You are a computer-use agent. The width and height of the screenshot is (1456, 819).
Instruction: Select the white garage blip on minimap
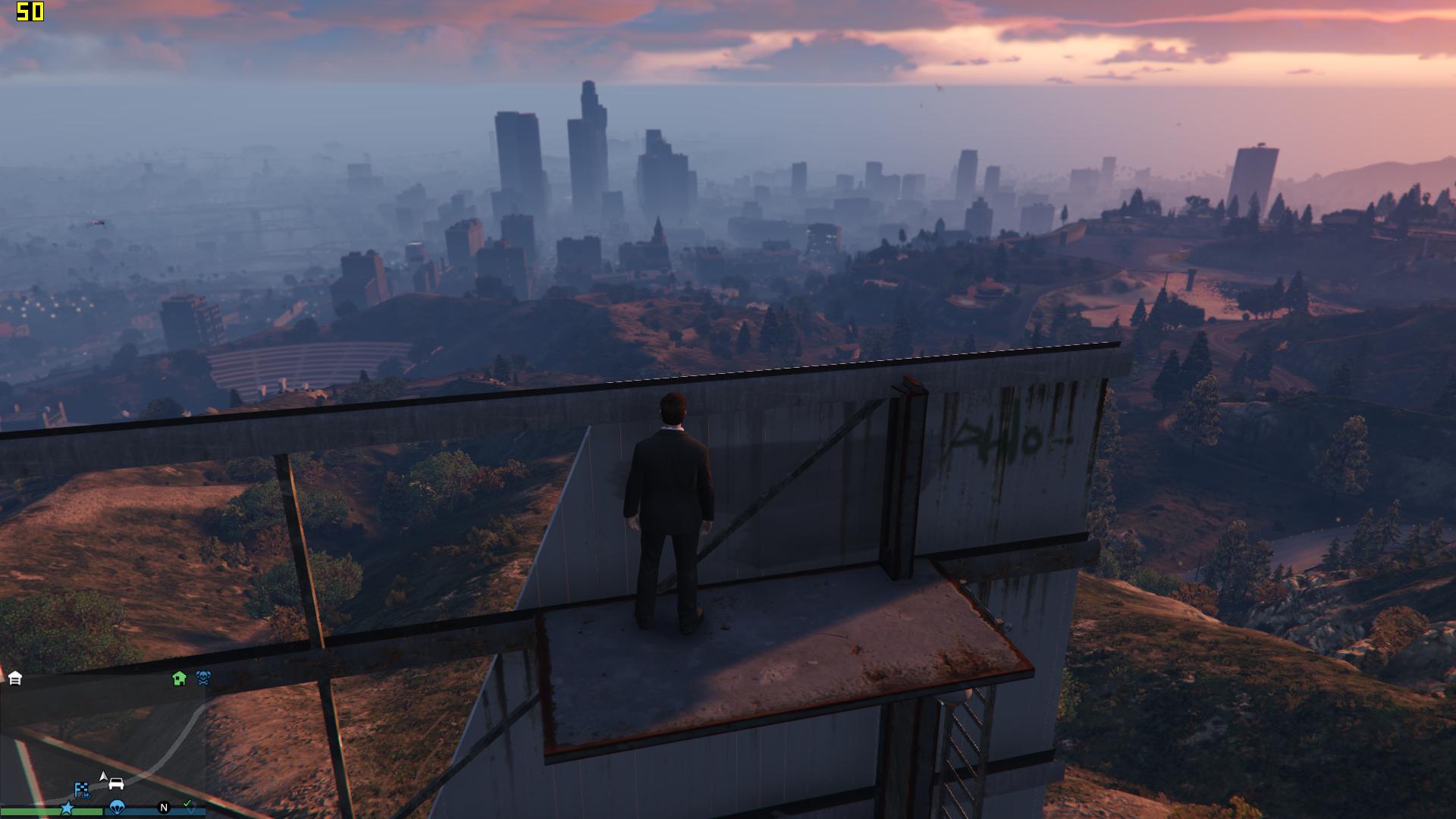pos(15,678)
